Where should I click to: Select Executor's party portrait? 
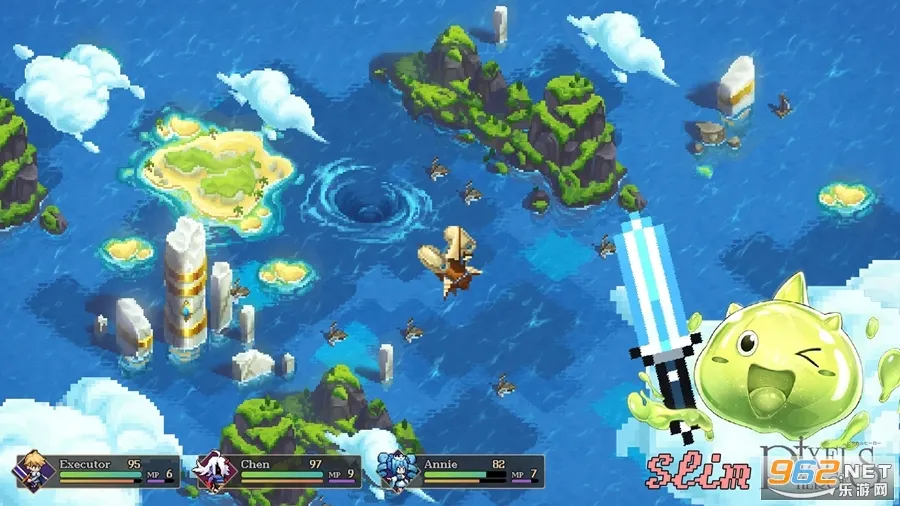(x=32, y=471)
